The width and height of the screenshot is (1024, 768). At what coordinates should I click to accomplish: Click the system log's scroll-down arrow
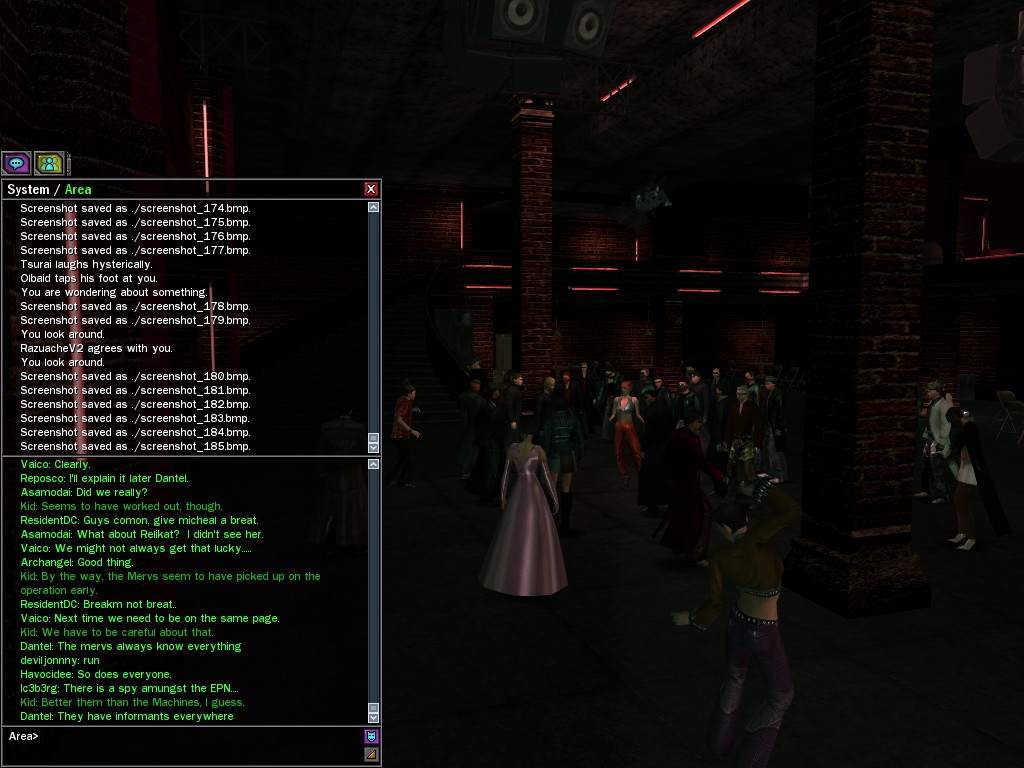pos(374,446)
